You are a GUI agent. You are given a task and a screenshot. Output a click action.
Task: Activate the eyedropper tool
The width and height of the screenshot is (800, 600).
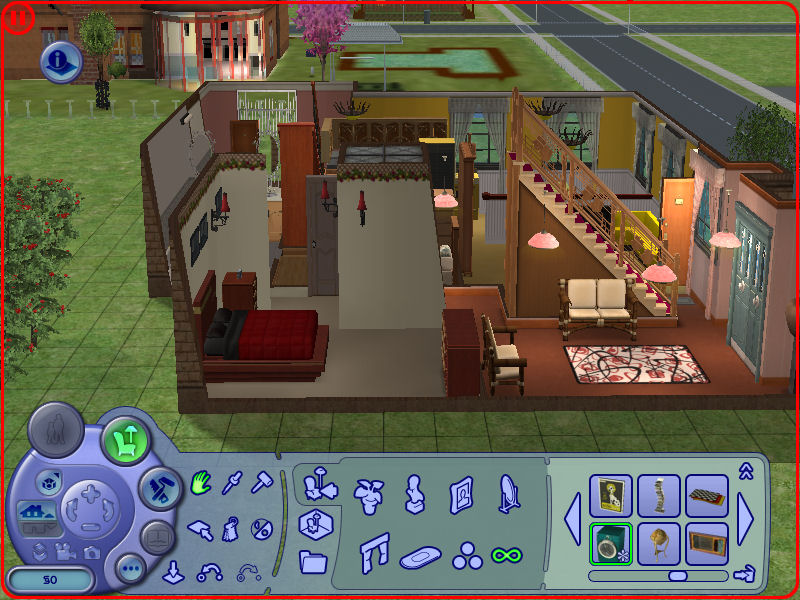pyautogui.click(x=233, y=483)
